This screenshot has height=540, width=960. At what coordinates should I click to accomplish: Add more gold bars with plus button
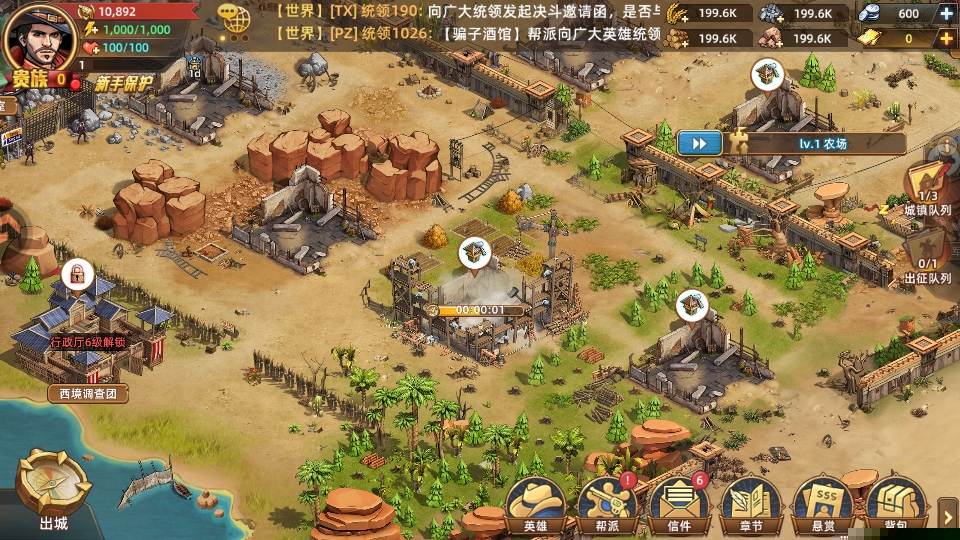pyautogui.click(x=946, y=39)
